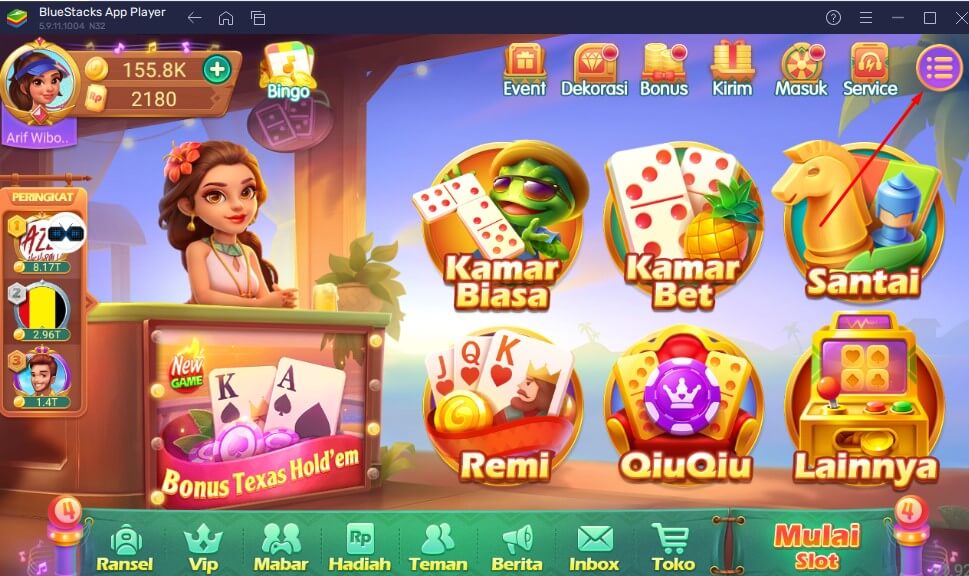
Task: Go to the Mabar section
Action: (x=280, y=547)
